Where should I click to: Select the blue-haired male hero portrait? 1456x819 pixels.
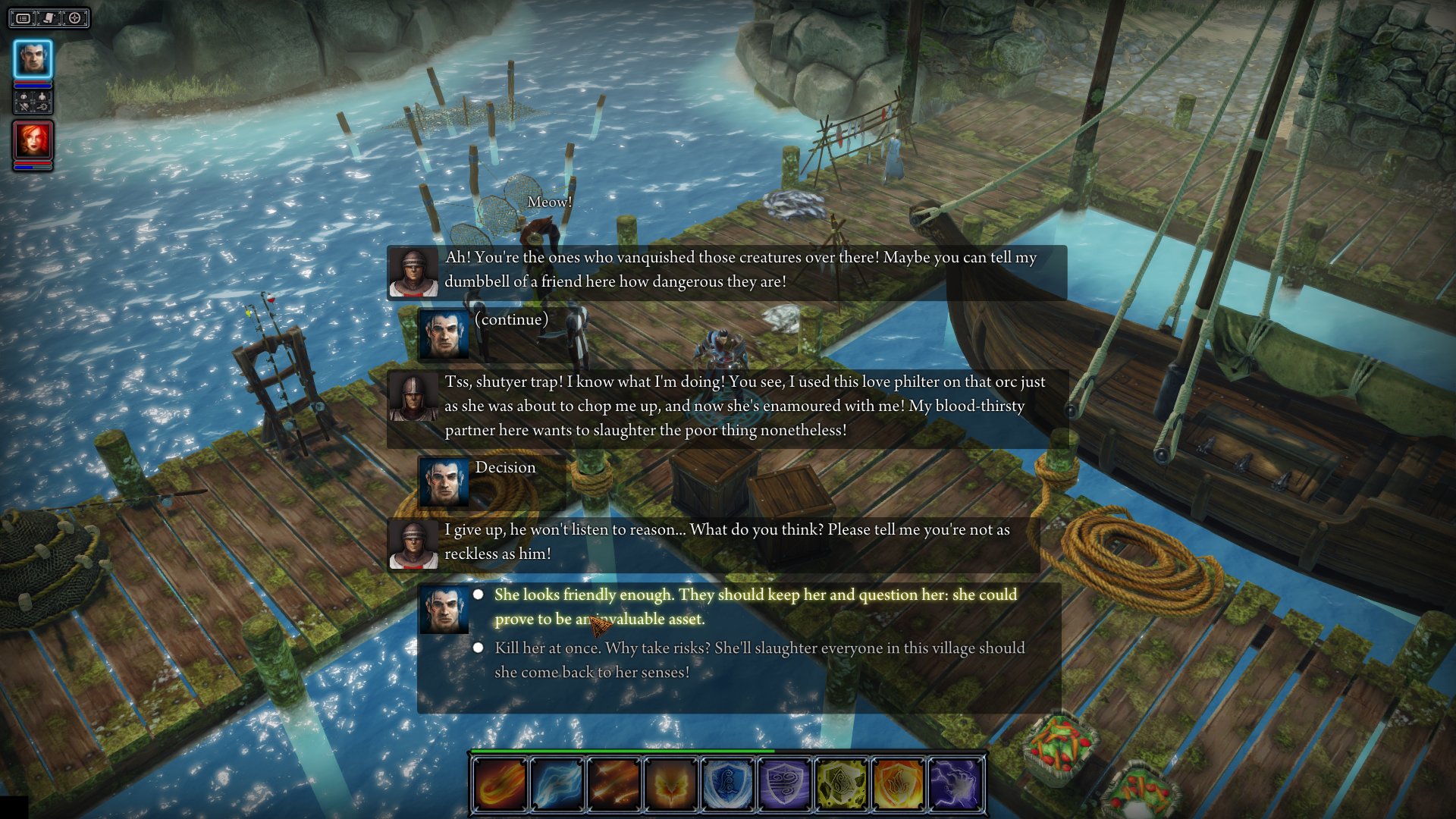tap(33, 59)
